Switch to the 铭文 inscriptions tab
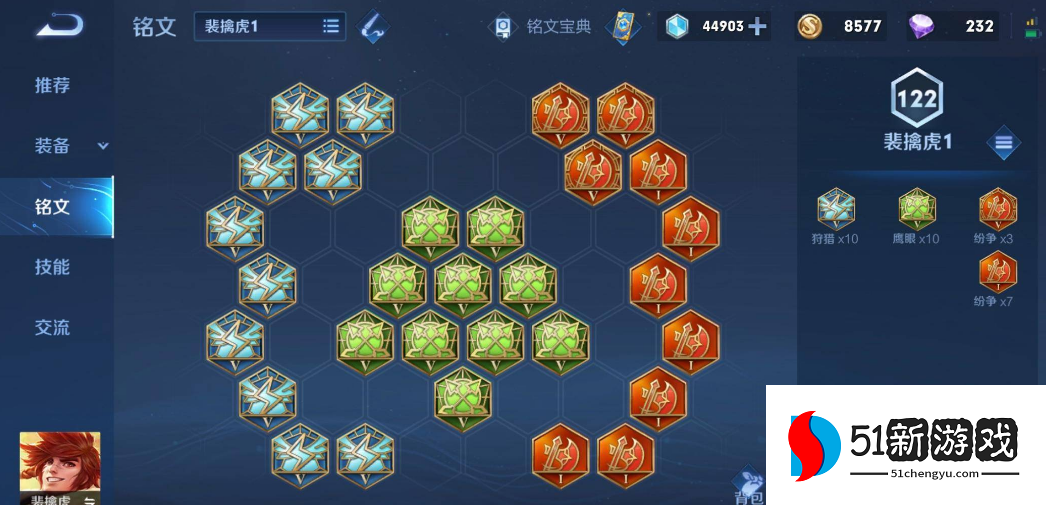The height and width of the screenshot is (505, 1046). point(53,207)
